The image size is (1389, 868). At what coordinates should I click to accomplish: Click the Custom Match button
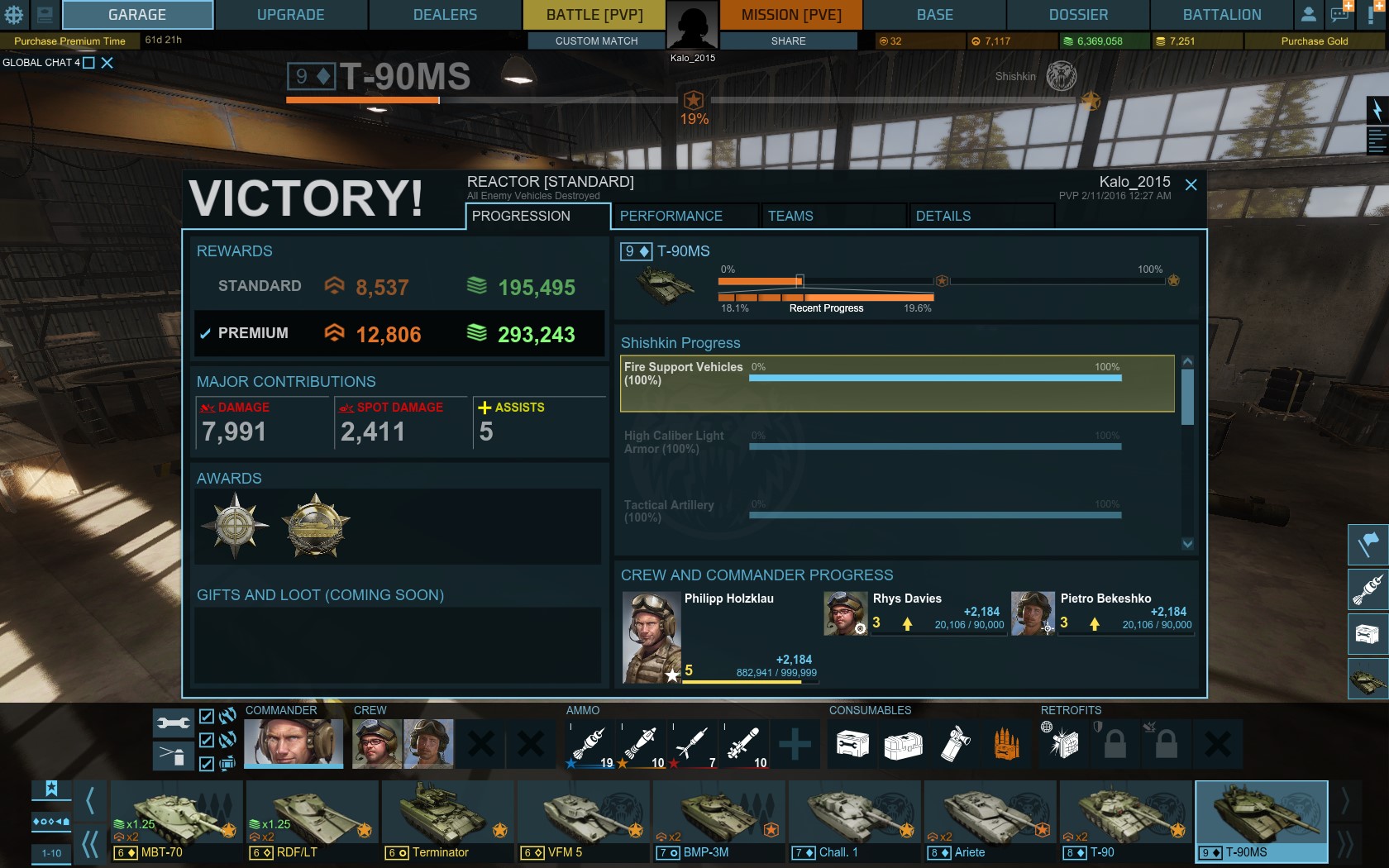[596, 41]
